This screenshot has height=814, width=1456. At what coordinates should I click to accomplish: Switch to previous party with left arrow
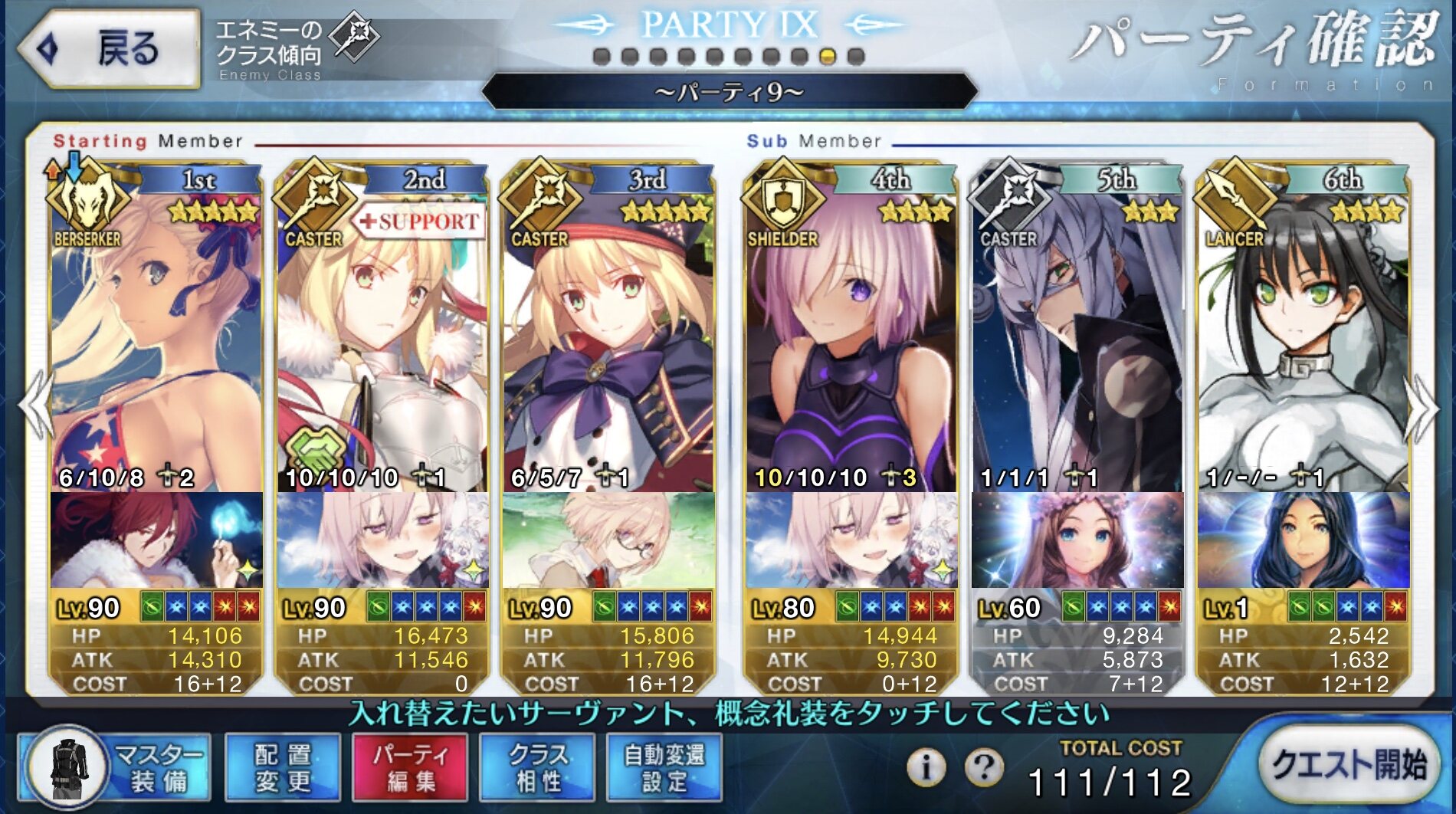pos(35,406)
